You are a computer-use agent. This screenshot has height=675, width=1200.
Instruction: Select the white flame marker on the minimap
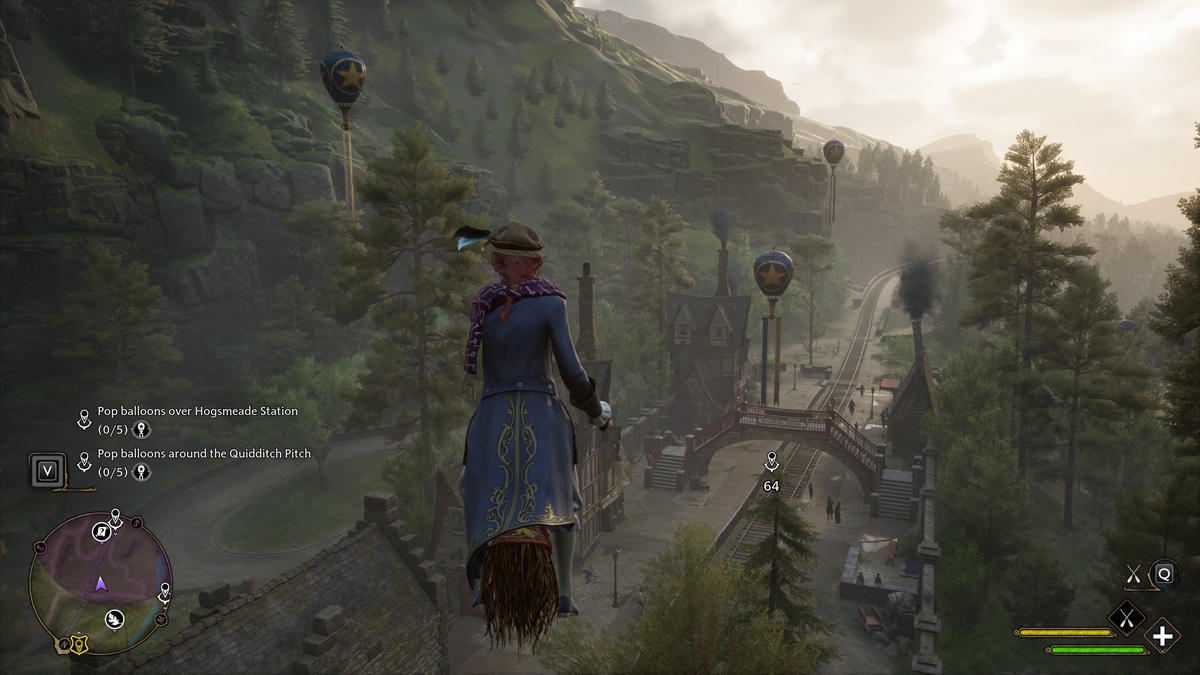[115, 617]
